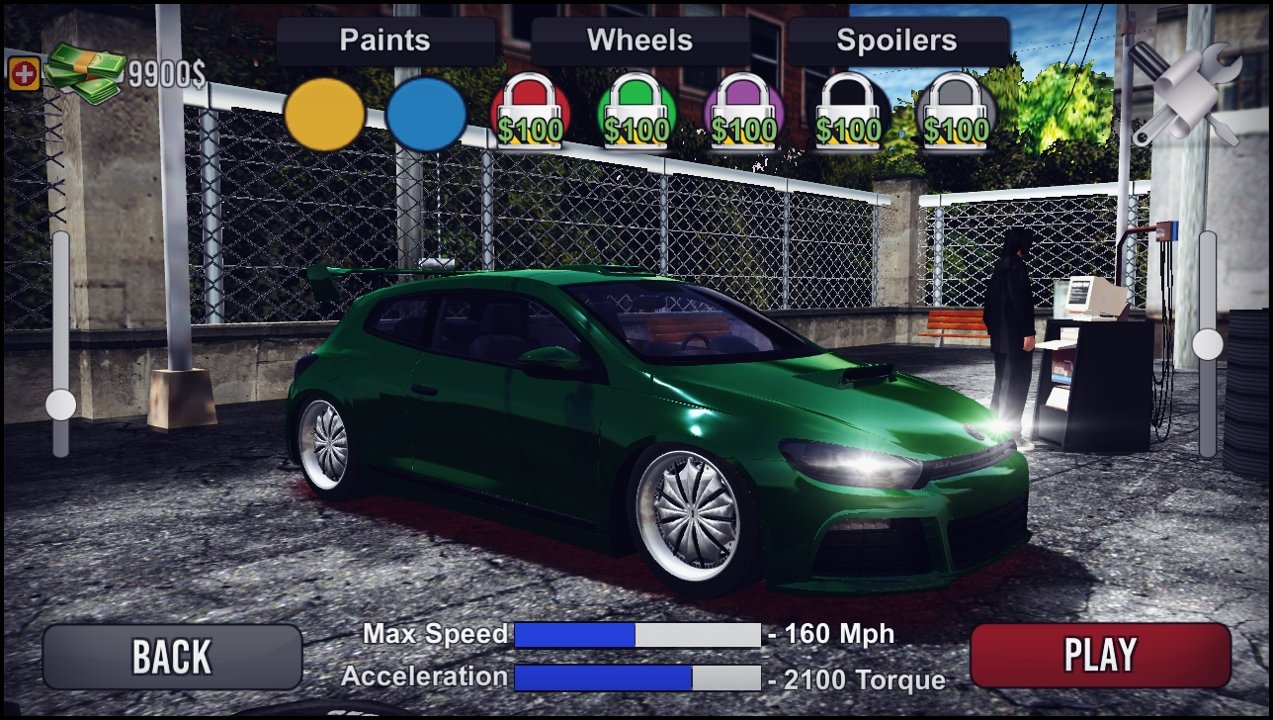Purchase the locked black paint
The height and width of the screenshot is (720, 1273).
click(849, 114)
